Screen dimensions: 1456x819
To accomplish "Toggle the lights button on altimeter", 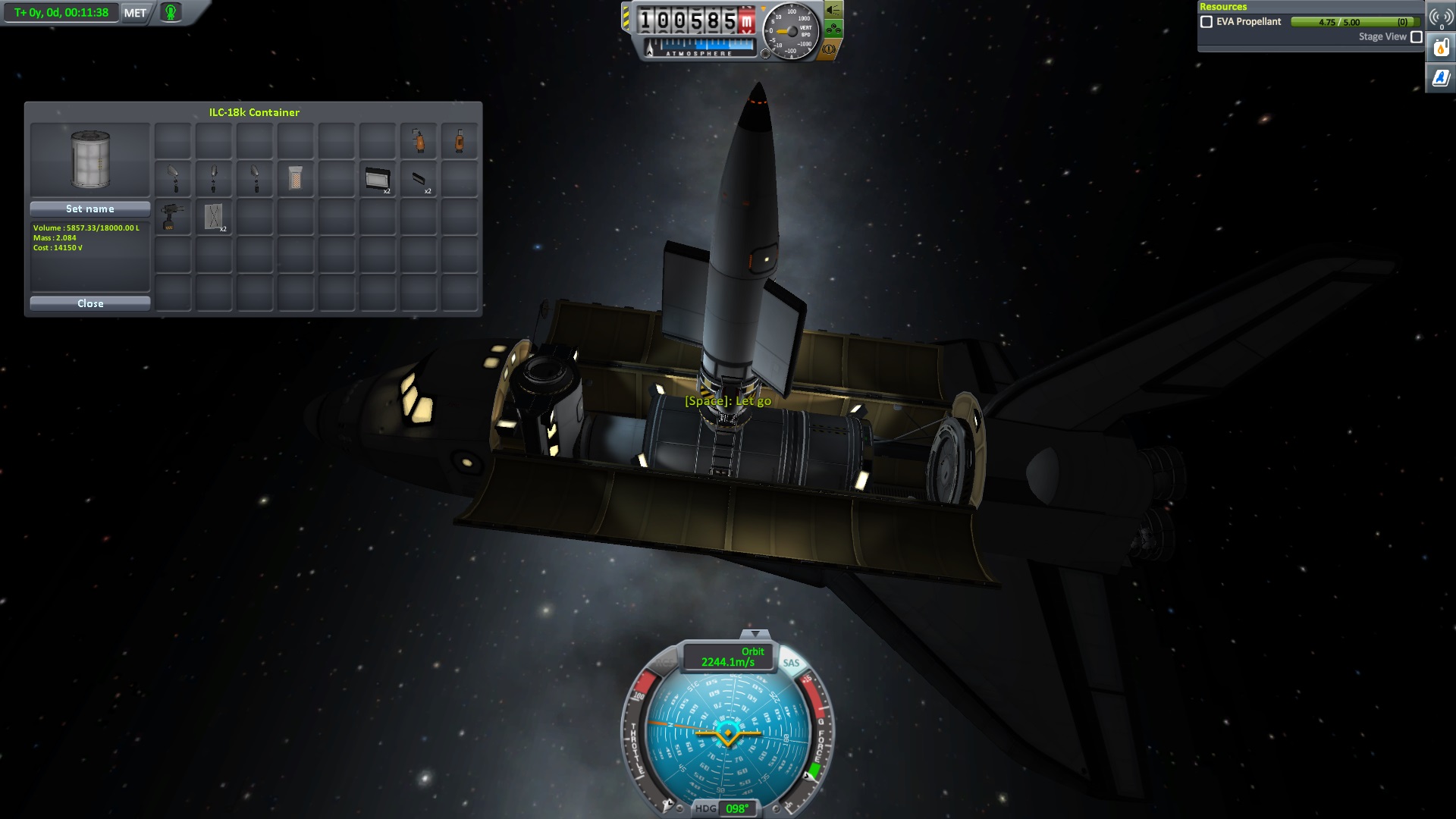I will [x=833, y=10].
